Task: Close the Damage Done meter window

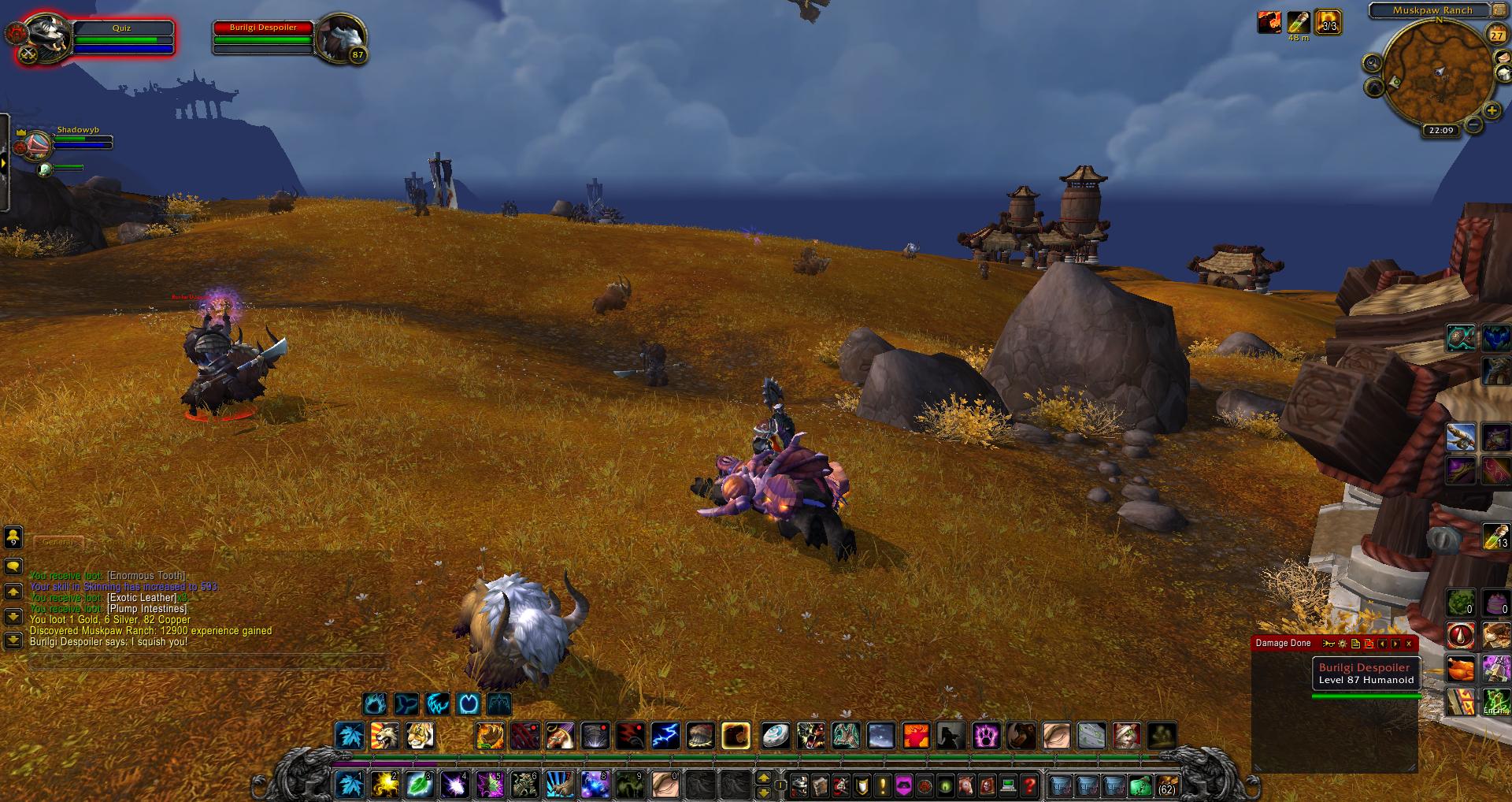Action: [1409, 644]
